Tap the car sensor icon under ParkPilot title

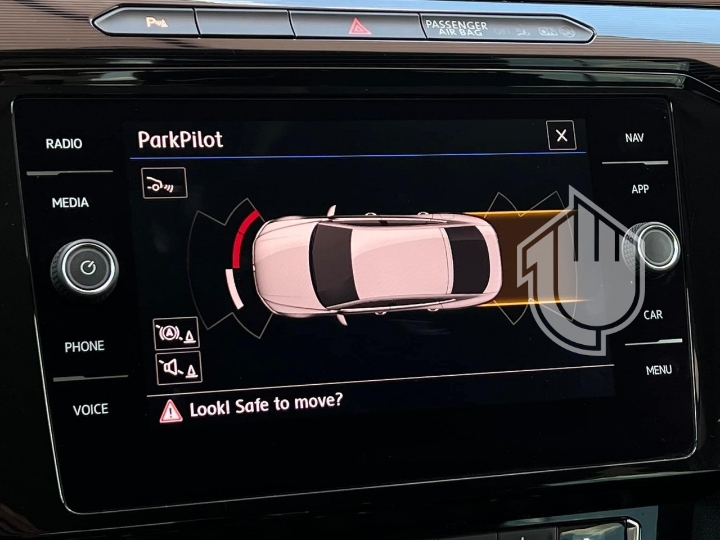click(164, 183)
